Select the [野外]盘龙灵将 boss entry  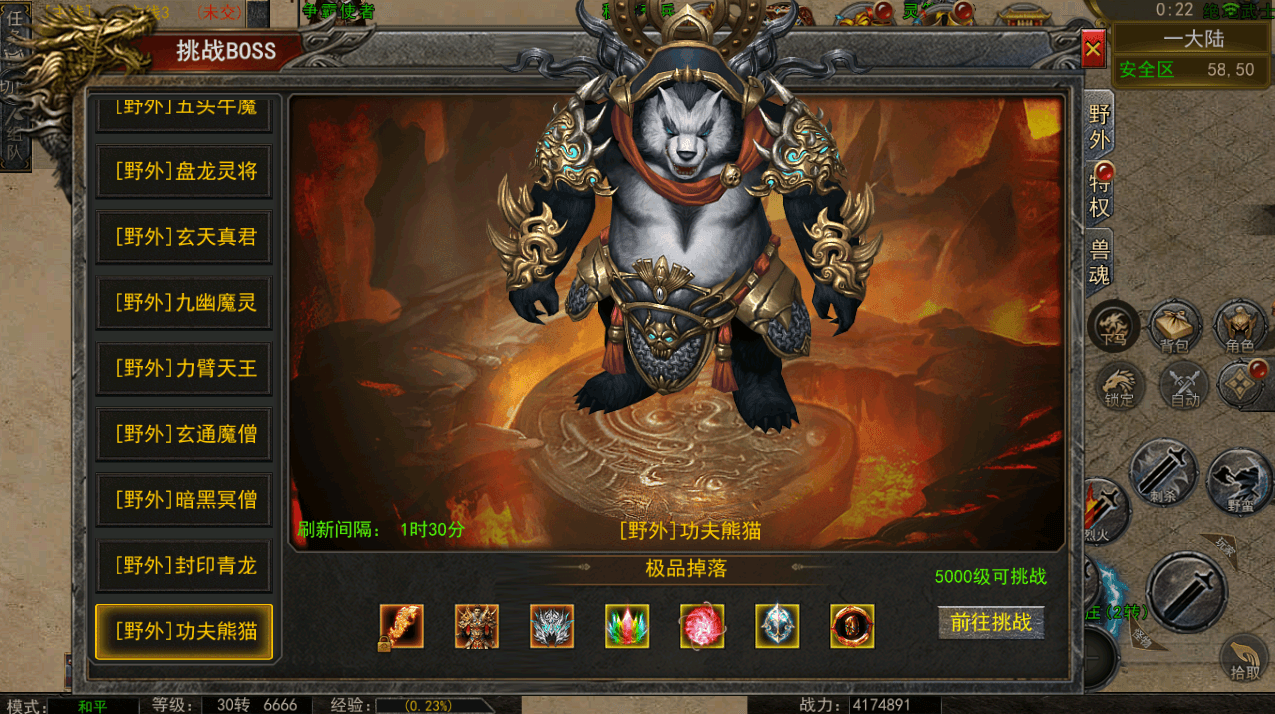pyautogui.click(x=185, y=171)
